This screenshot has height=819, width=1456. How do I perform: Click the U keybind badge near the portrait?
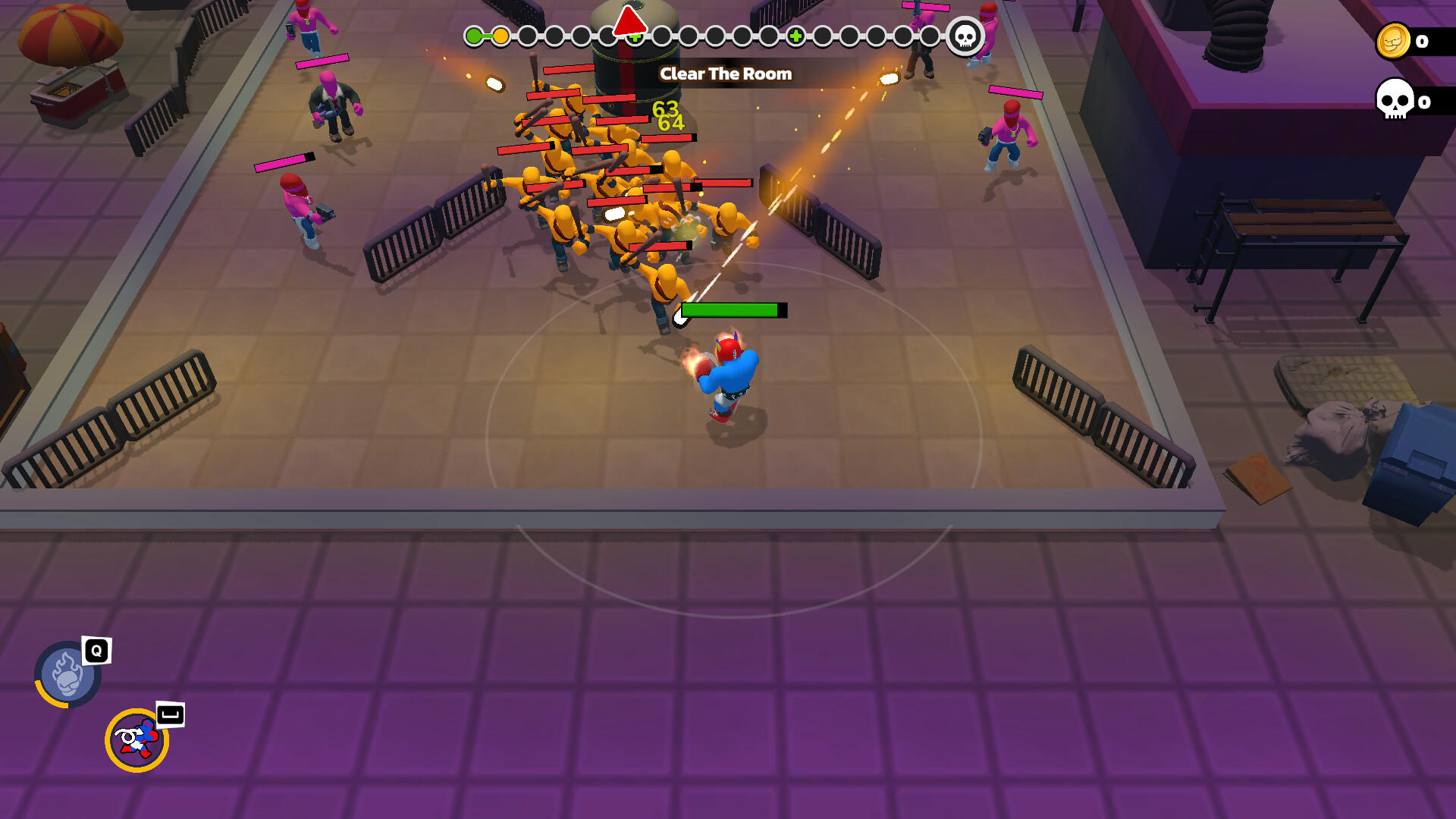coord(171,716)
